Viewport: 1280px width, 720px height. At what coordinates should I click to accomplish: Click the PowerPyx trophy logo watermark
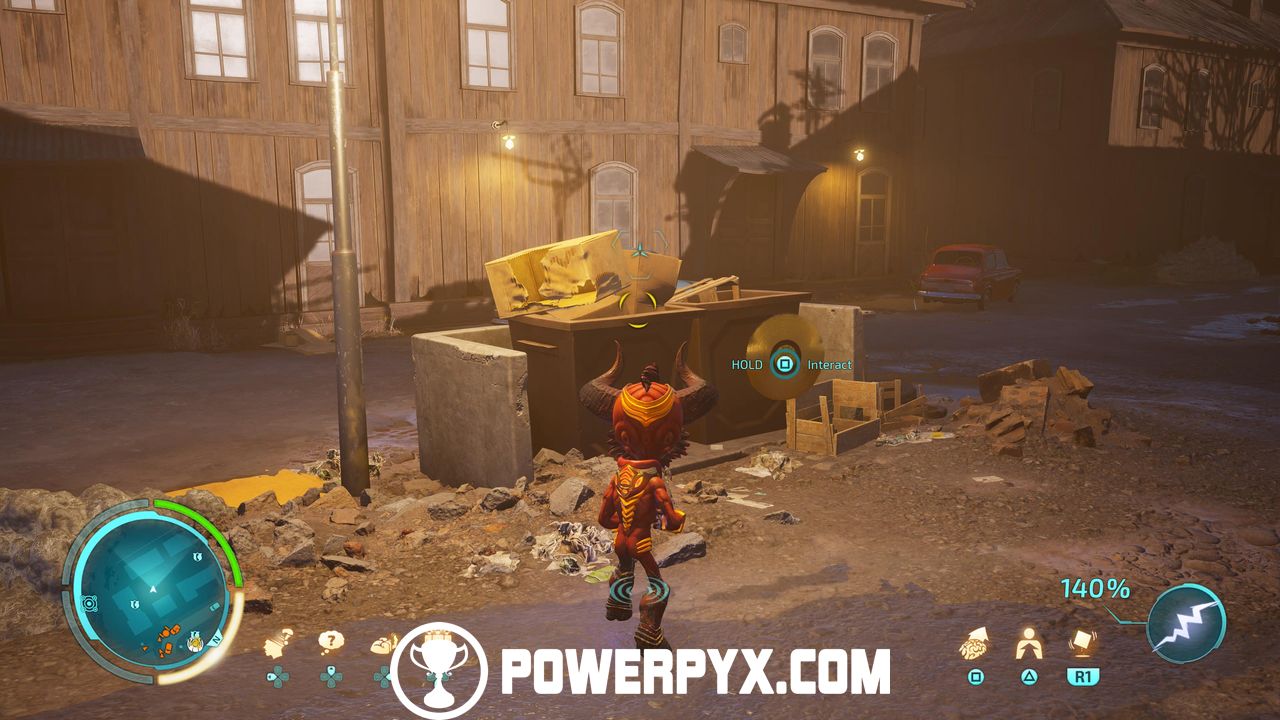pos(439,670)
